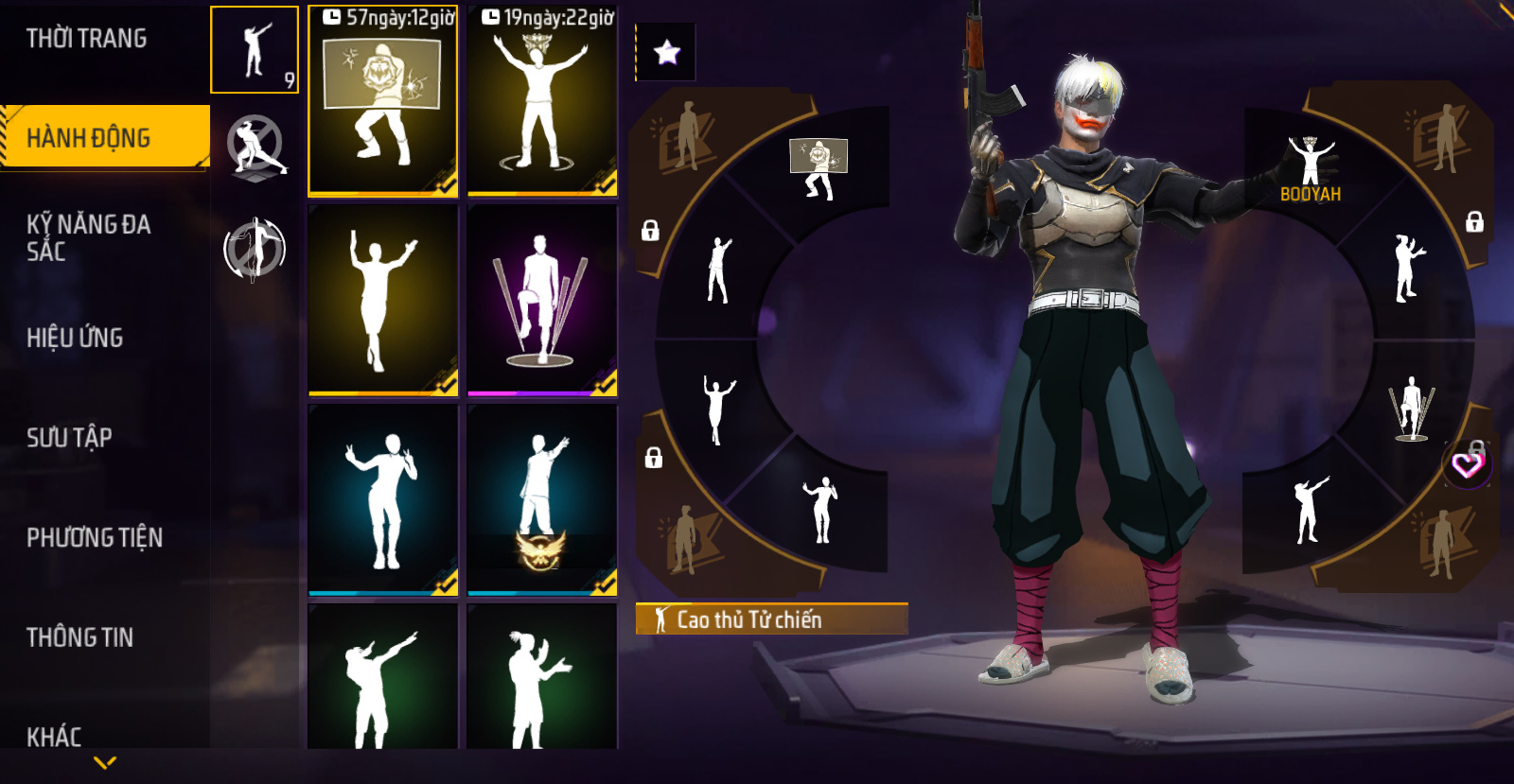Select the green dab pose emote tile
The height and width of the screenshot is (784, 1514).
pos(382,678)
